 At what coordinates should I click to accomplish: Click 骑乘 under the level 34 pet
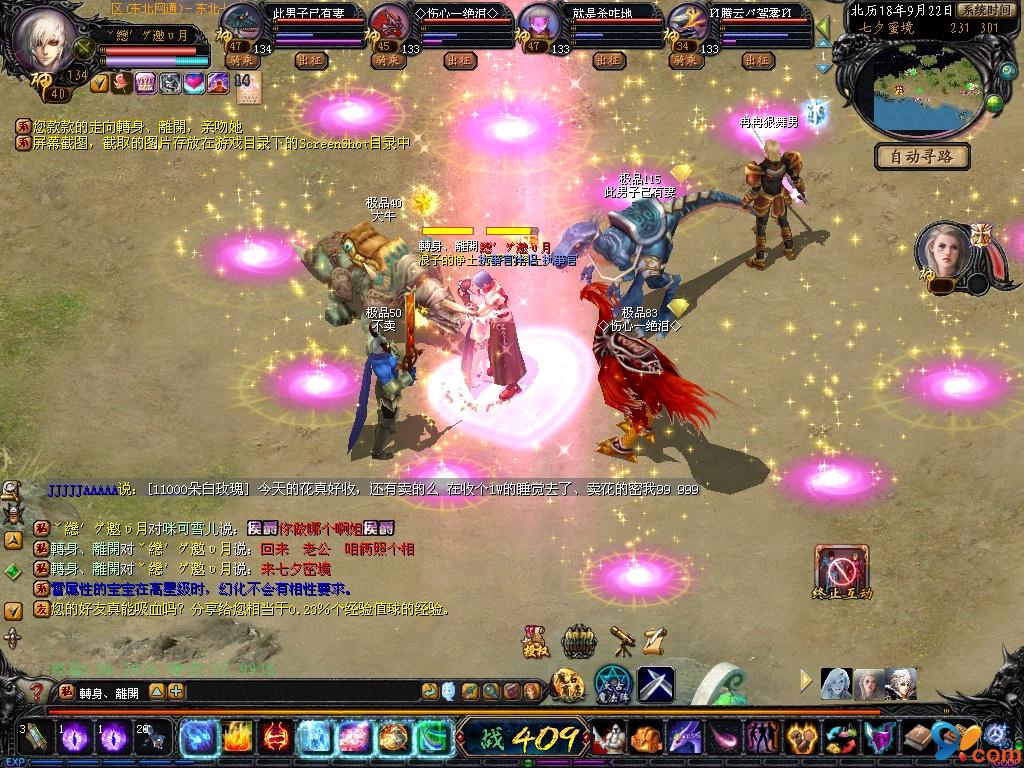(x=687, y=60)
